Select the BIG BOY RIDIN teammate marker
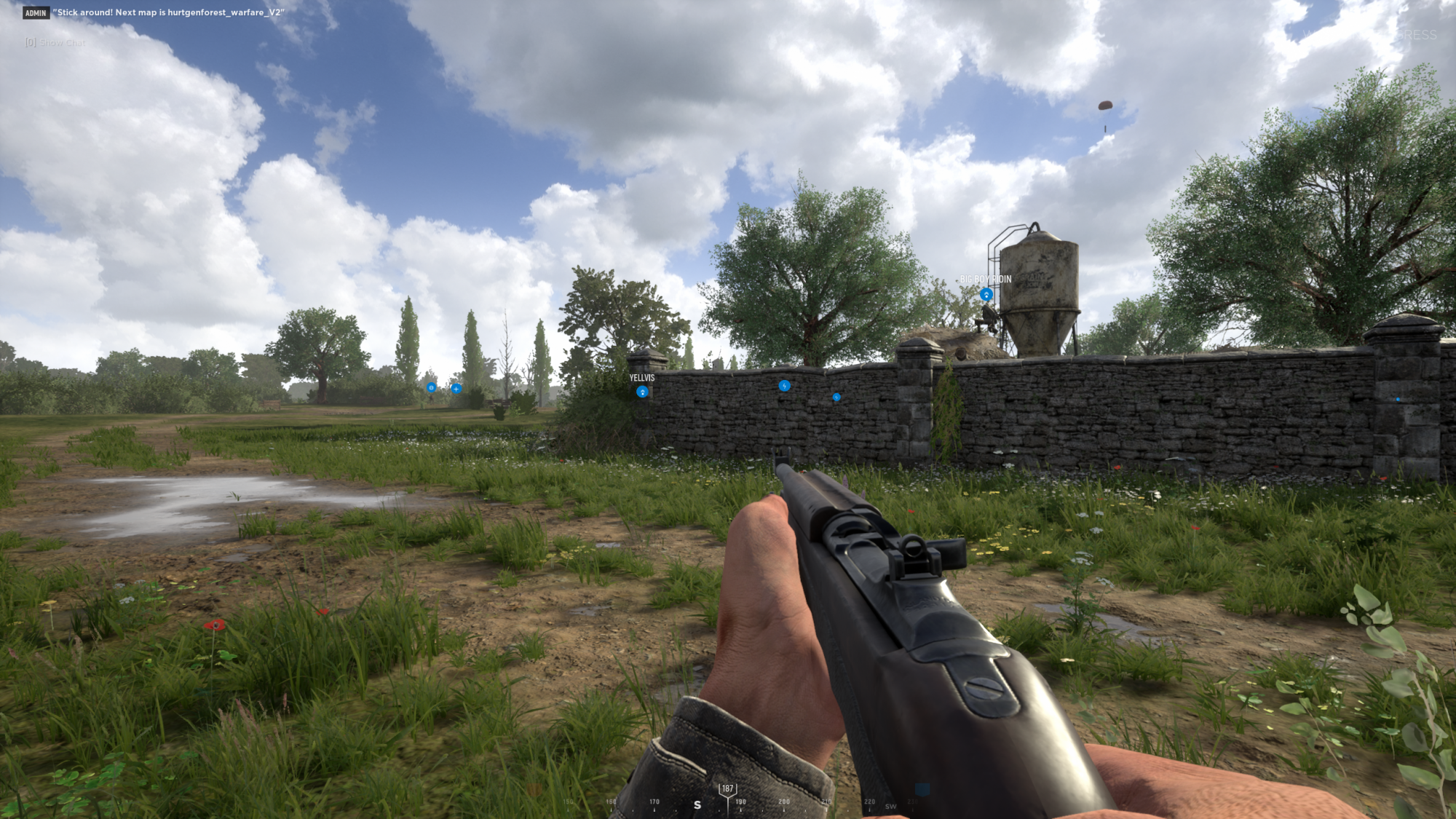This screenshot has width=1456, height=819. [x=986, y=294]
